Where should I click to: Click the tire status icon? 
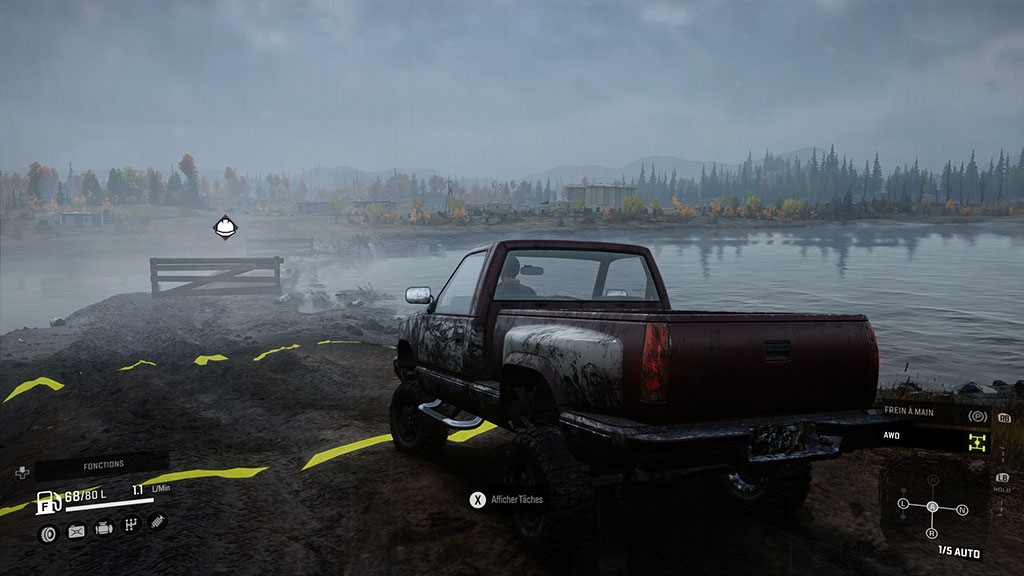pos(48,532)
